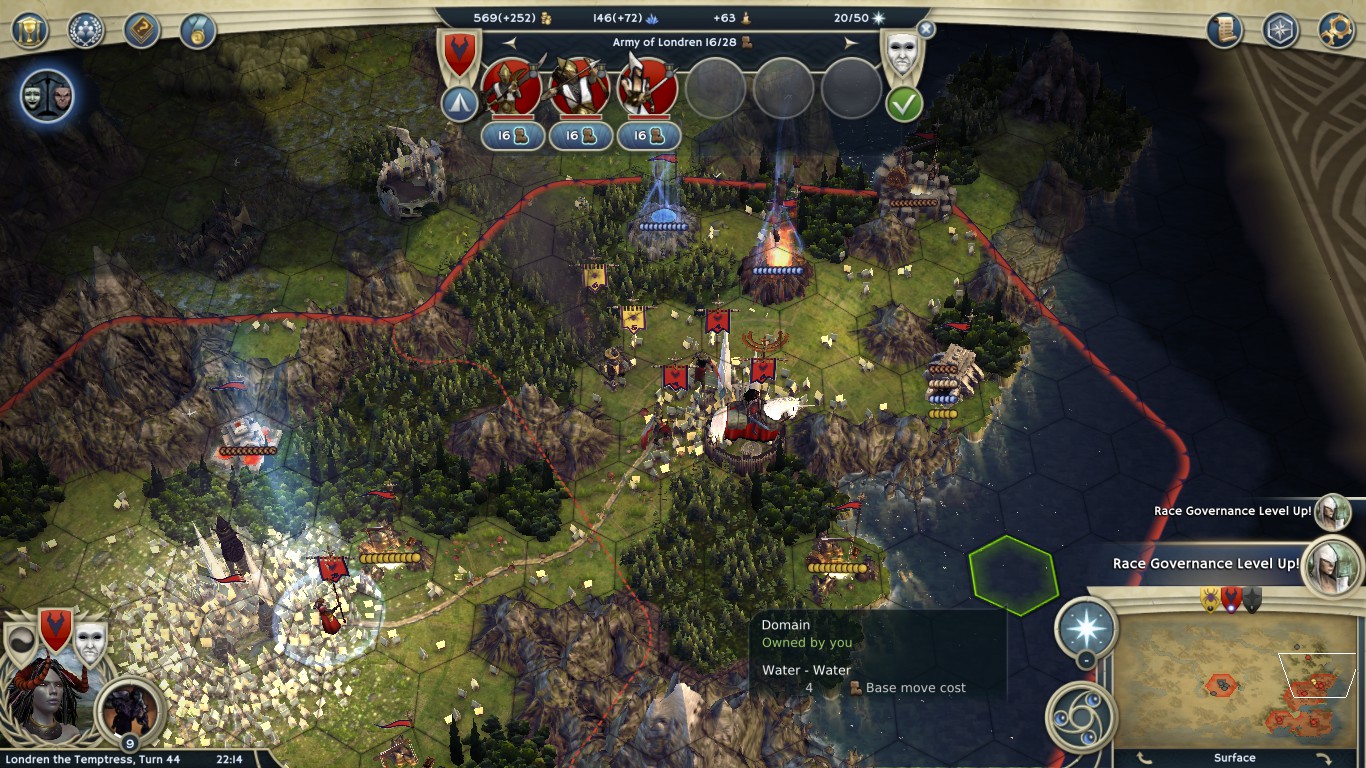Cycle to the next army arrow

click(x=851, y=43)
